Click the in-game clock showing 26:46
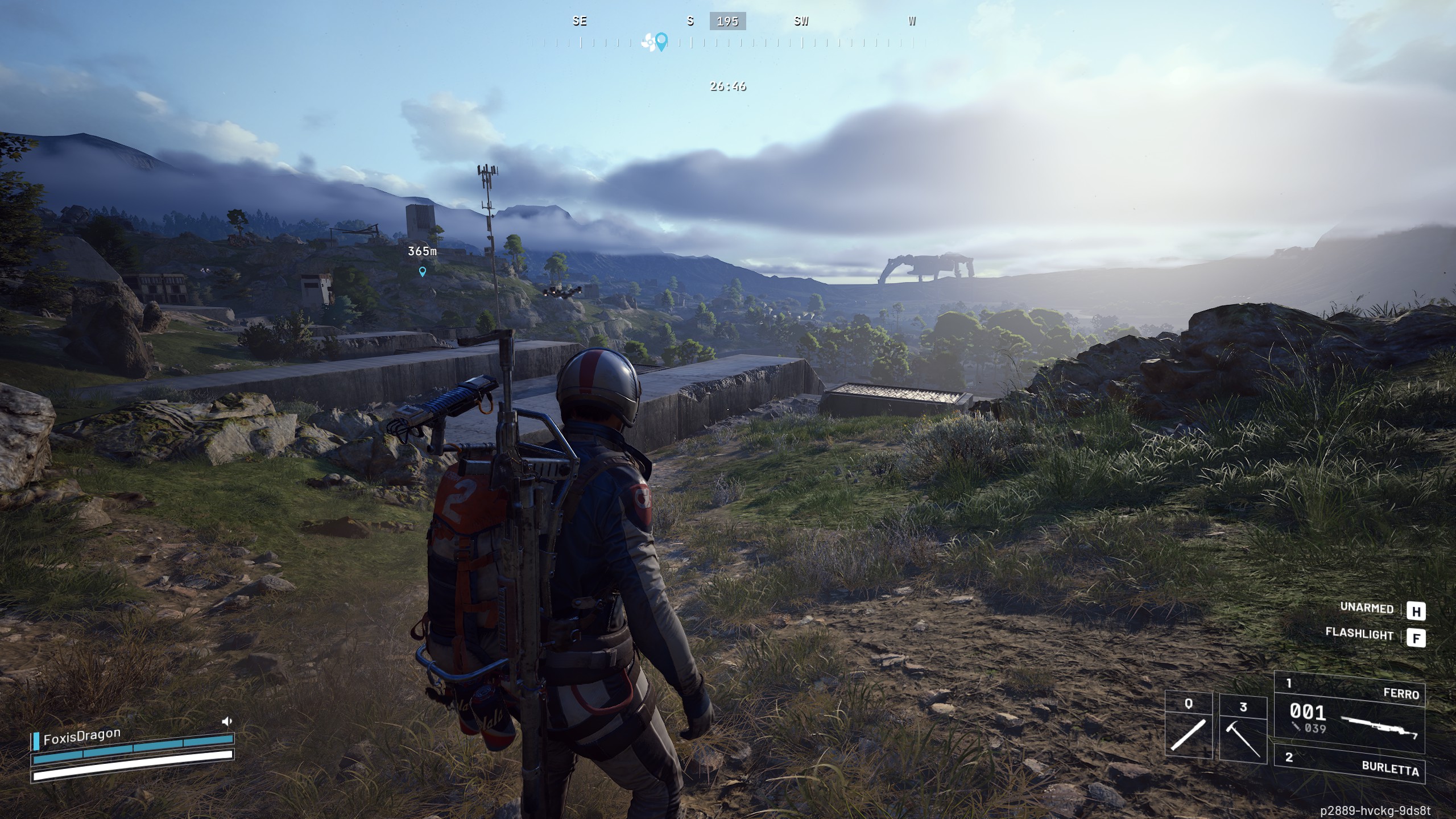 click(727, 86)
